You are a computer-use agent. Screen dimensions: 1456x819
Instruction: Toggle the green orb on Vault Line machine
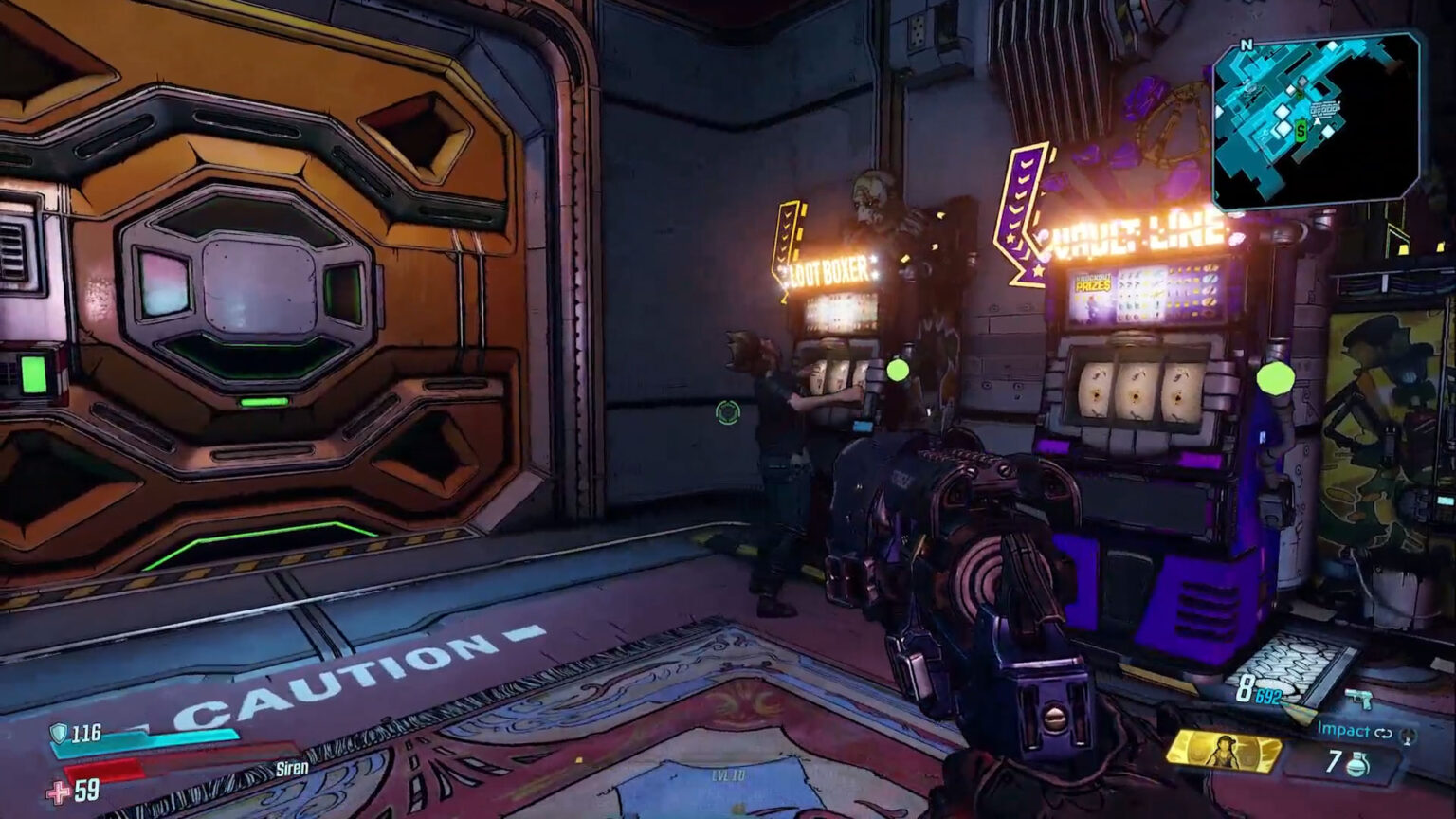[x=1275, y=379]
